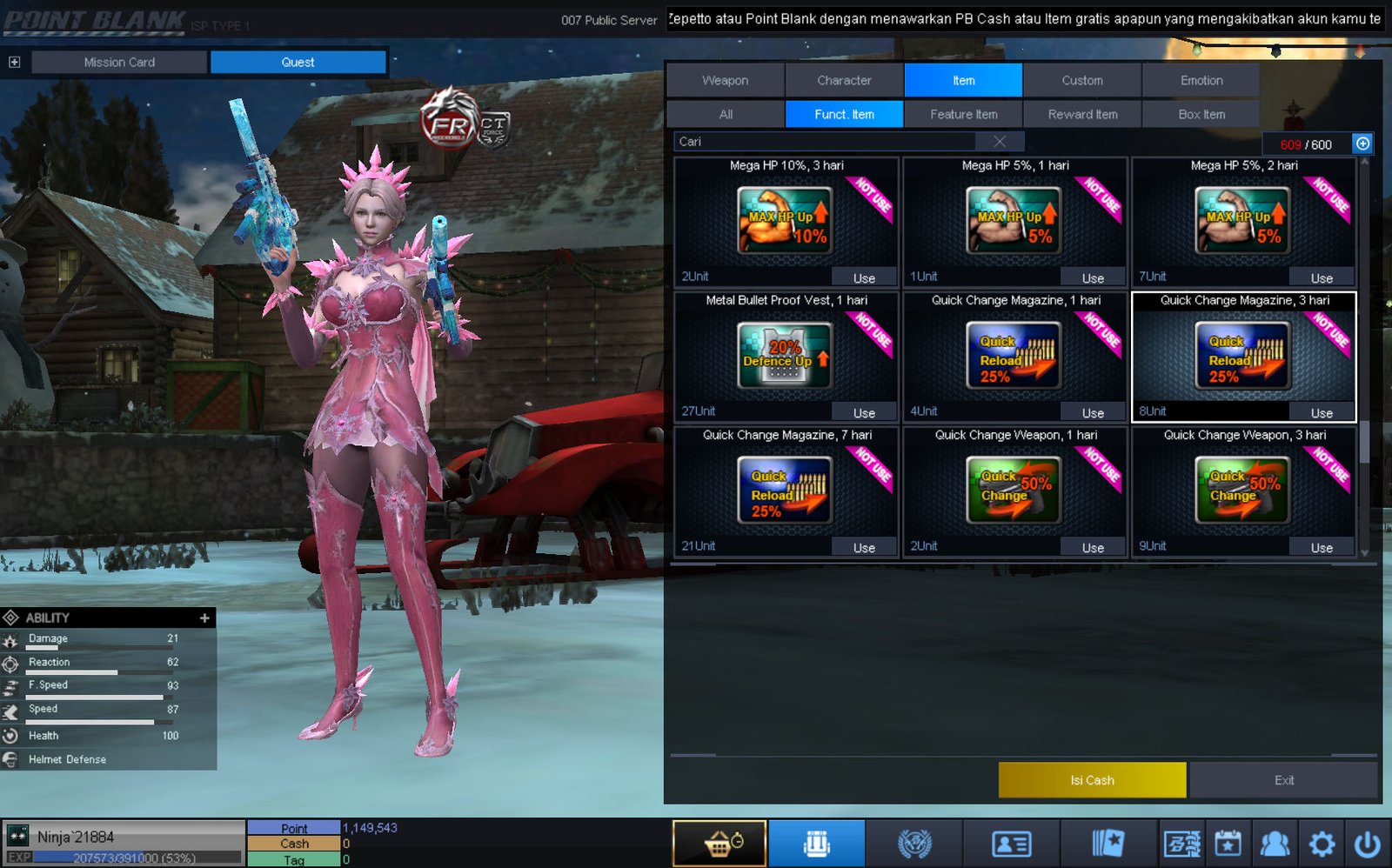Select the Metal Bullet Proof Vest item
This screenshot has width=1392, height=868.
785,355
